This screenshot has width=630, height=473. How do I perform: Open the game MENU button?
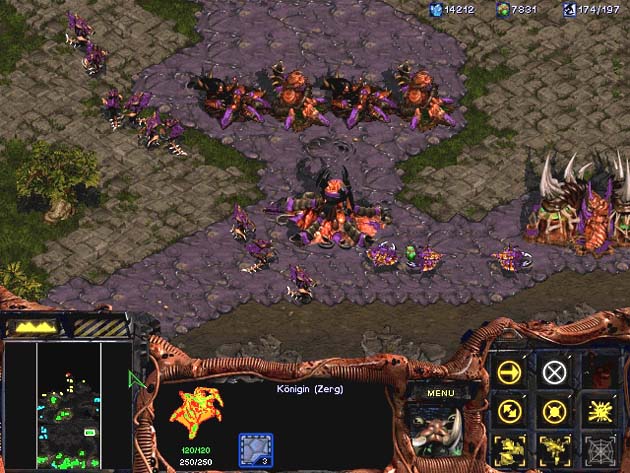pyautogui.click(x=440, y=393)
